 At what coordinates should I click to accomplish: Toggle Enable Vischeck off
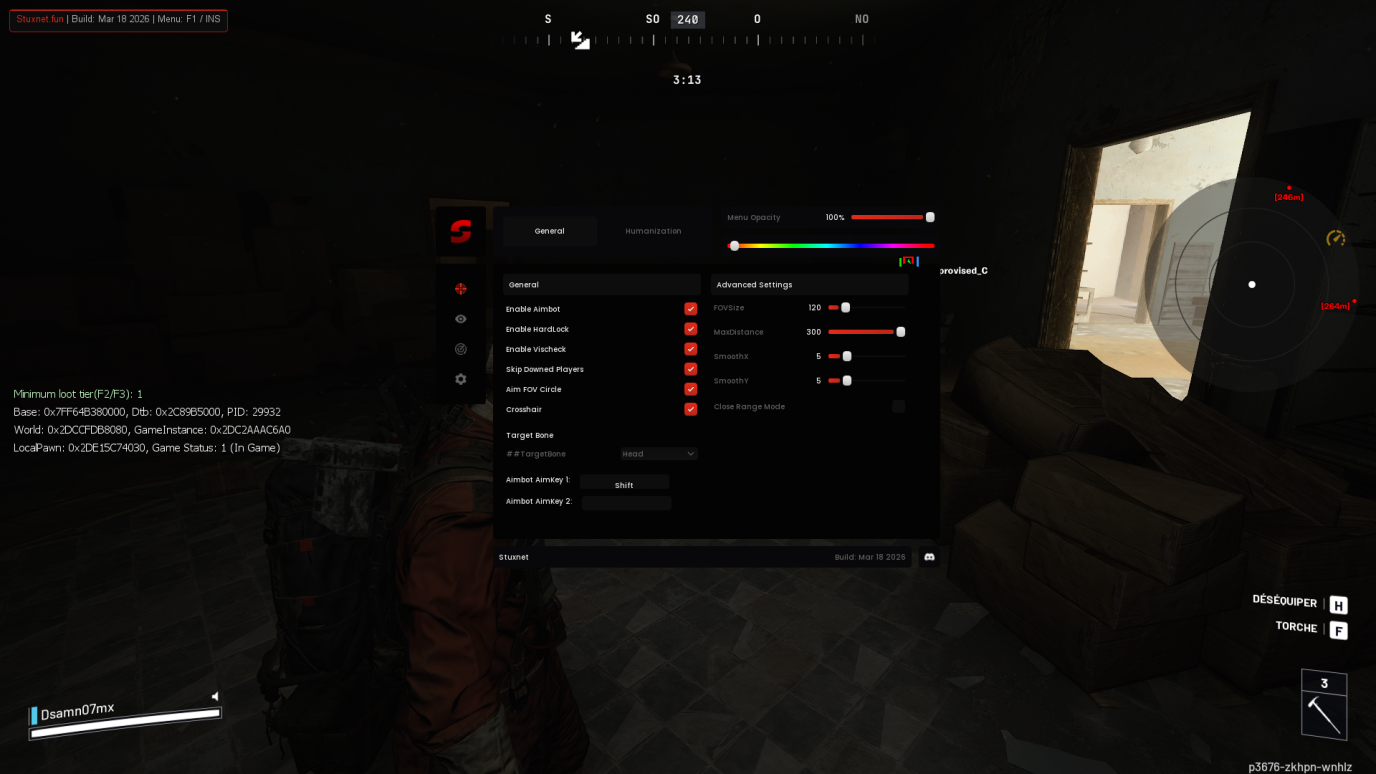coord(690,348)
